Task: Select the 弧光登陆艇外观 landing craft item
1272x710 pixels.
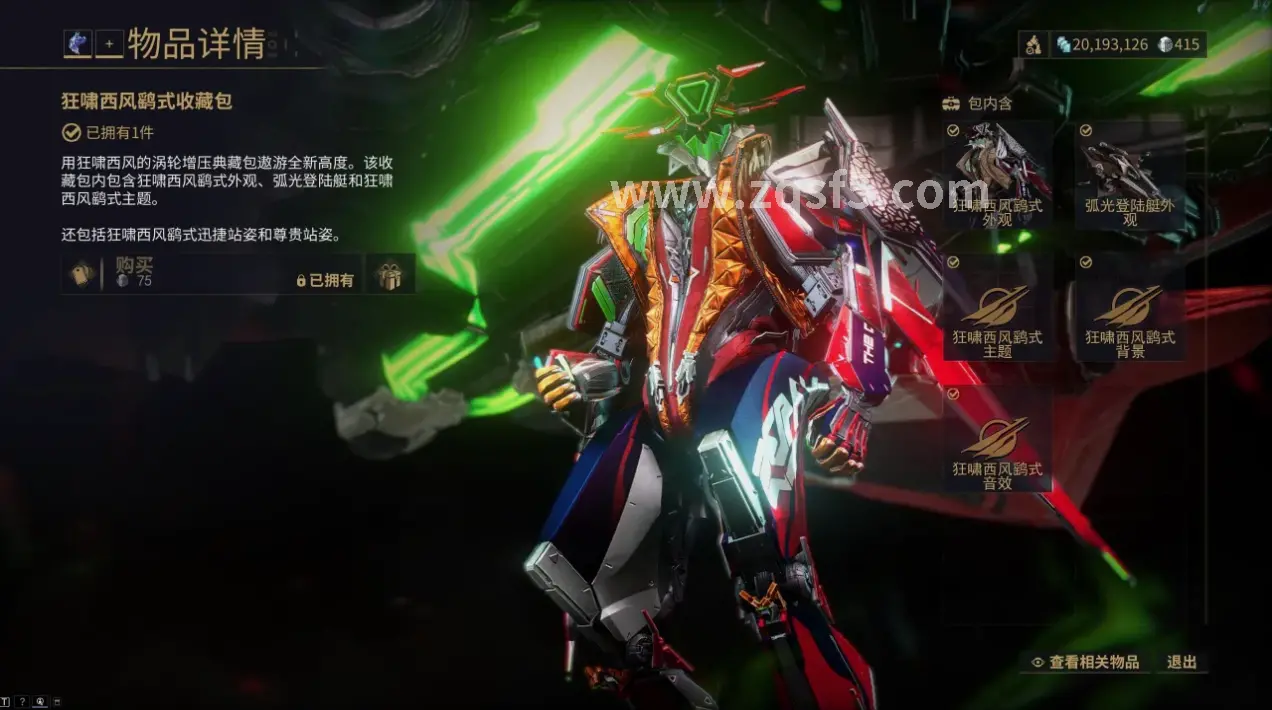Action: (1131, 173)
